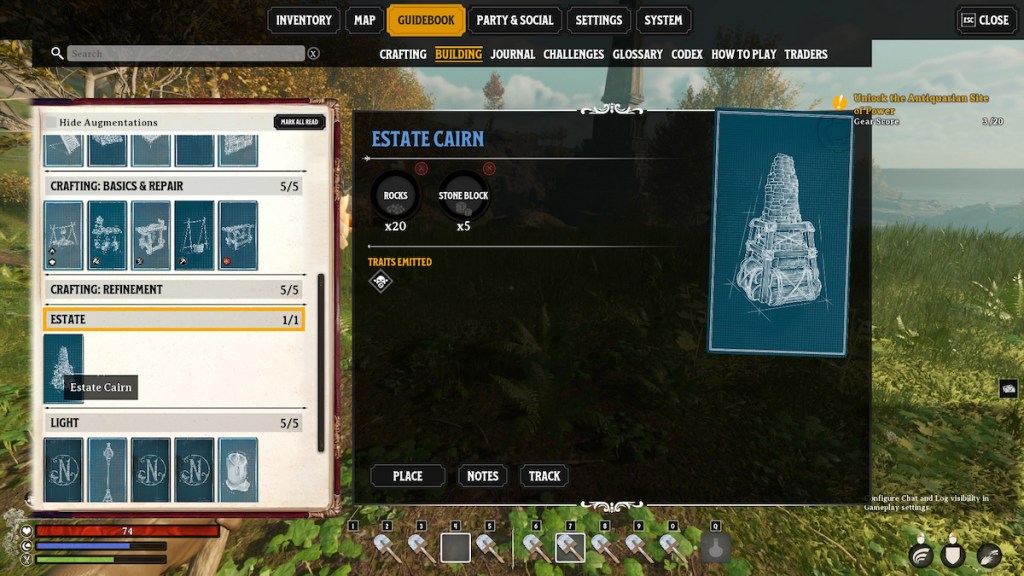The height and width of the screenshot is (576, 1024).
Task: Switch to the Map tab
Action: click(x=365, y=20)
